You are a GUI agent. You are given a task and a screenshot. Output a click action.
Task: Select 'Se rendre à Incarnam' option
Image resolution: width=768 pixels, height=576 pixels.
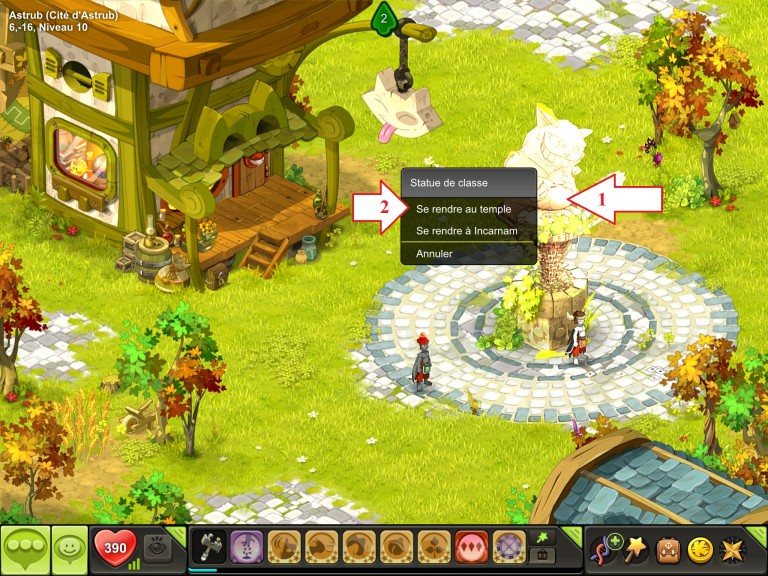pos(465,231)
